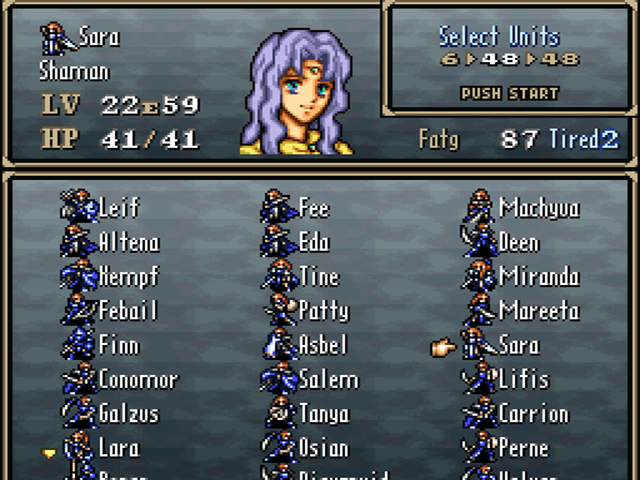This screenshot has width=640, height=480.
Task: Select Lara in the unit list
Action: 118,447
